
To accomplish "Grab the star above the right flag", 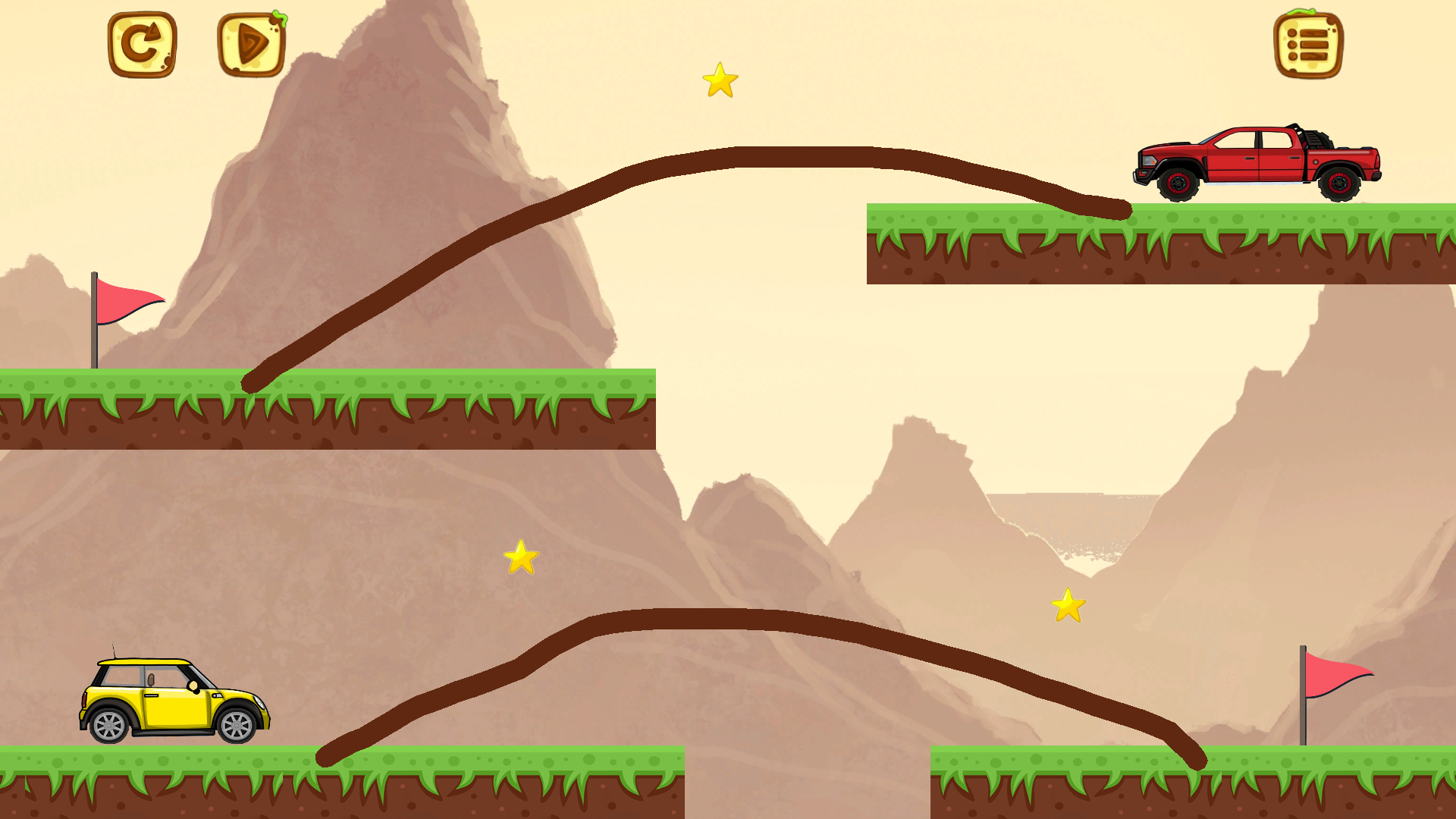I will [1069, 607].
